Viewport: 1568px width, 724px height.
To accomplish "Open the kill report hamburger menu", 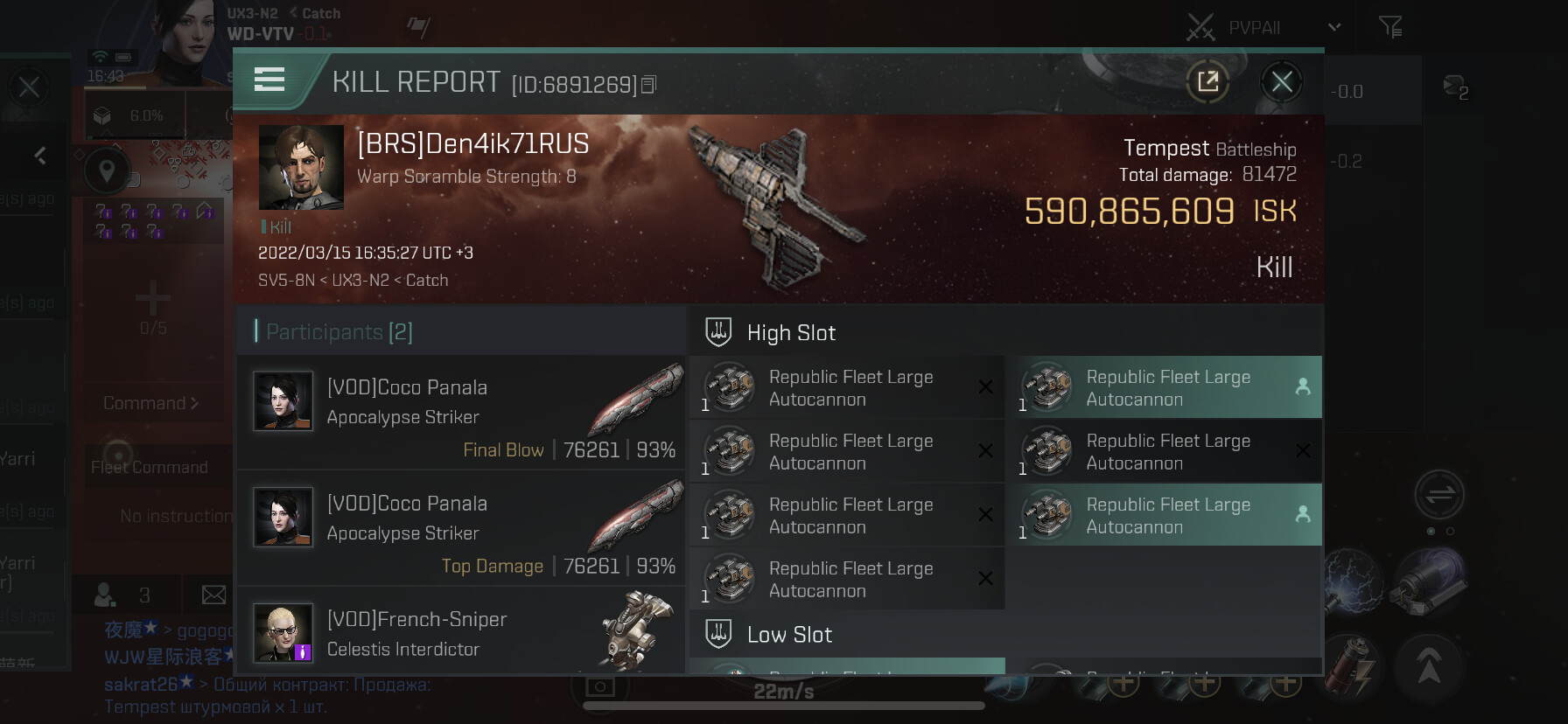I will [x=269, y=80].
